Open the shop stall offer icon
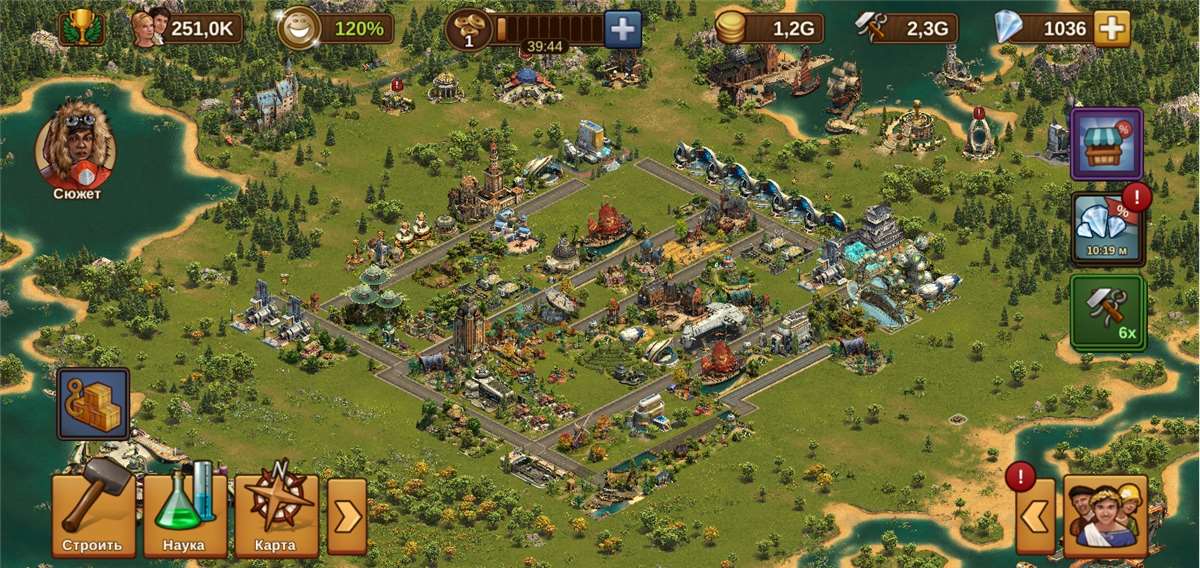The height and width of the screenshot is (568, 1200). 1106,144
